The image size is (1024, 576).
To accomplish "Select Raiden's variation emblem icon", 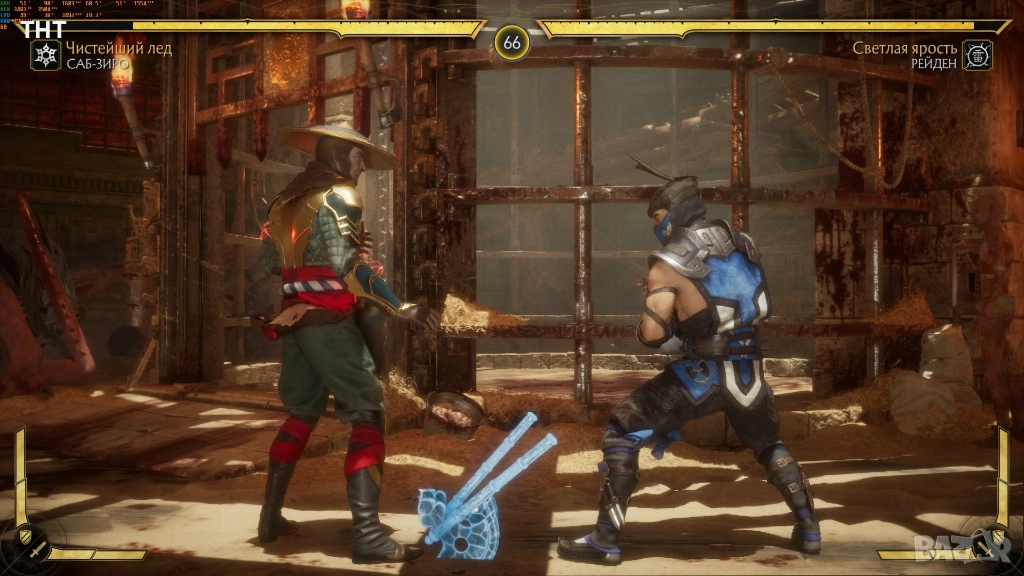I will 977,55.
